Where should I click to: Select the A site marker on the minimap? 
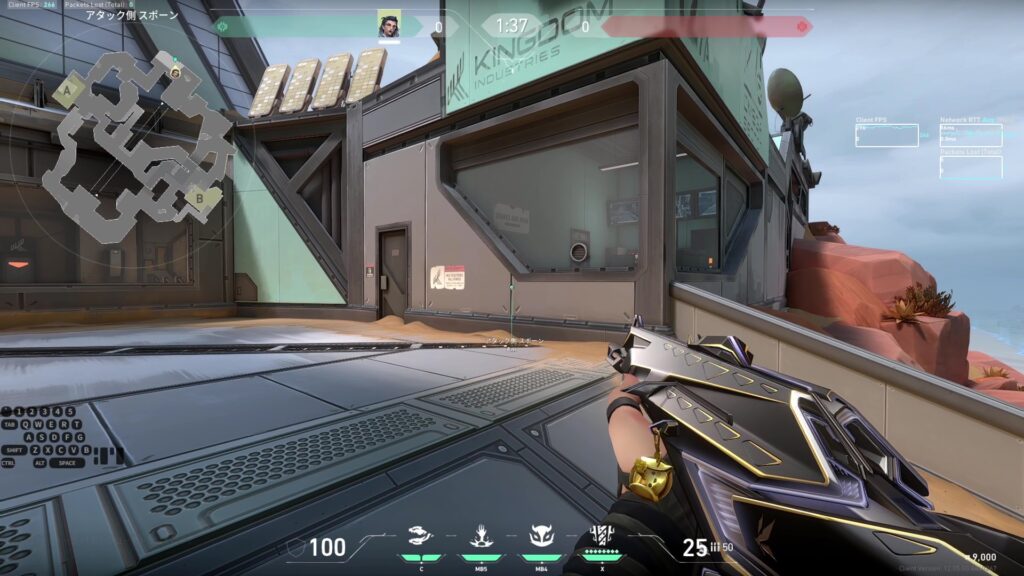(x=68, y=89)
